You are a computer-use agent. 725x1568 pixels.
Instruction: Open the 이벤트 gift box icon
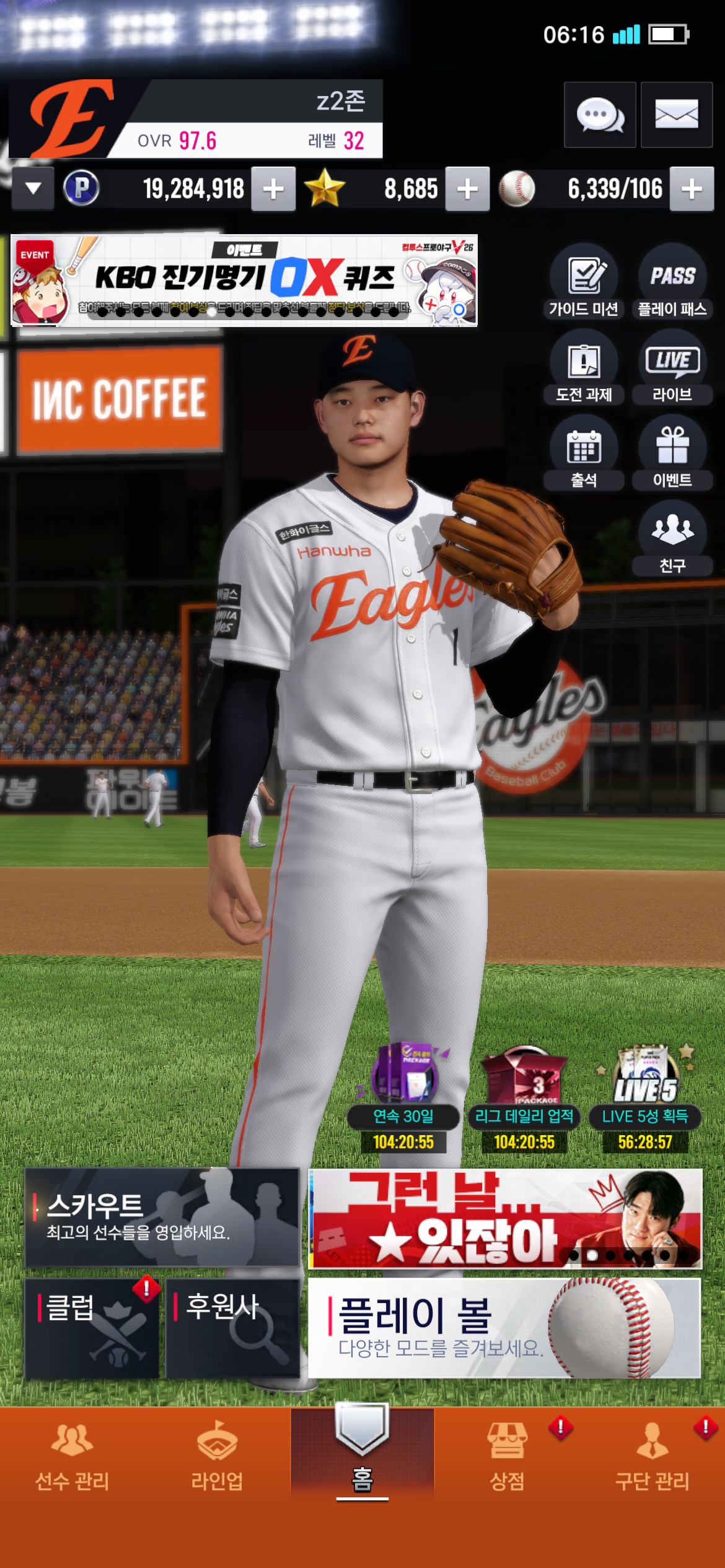pos(672,455)
